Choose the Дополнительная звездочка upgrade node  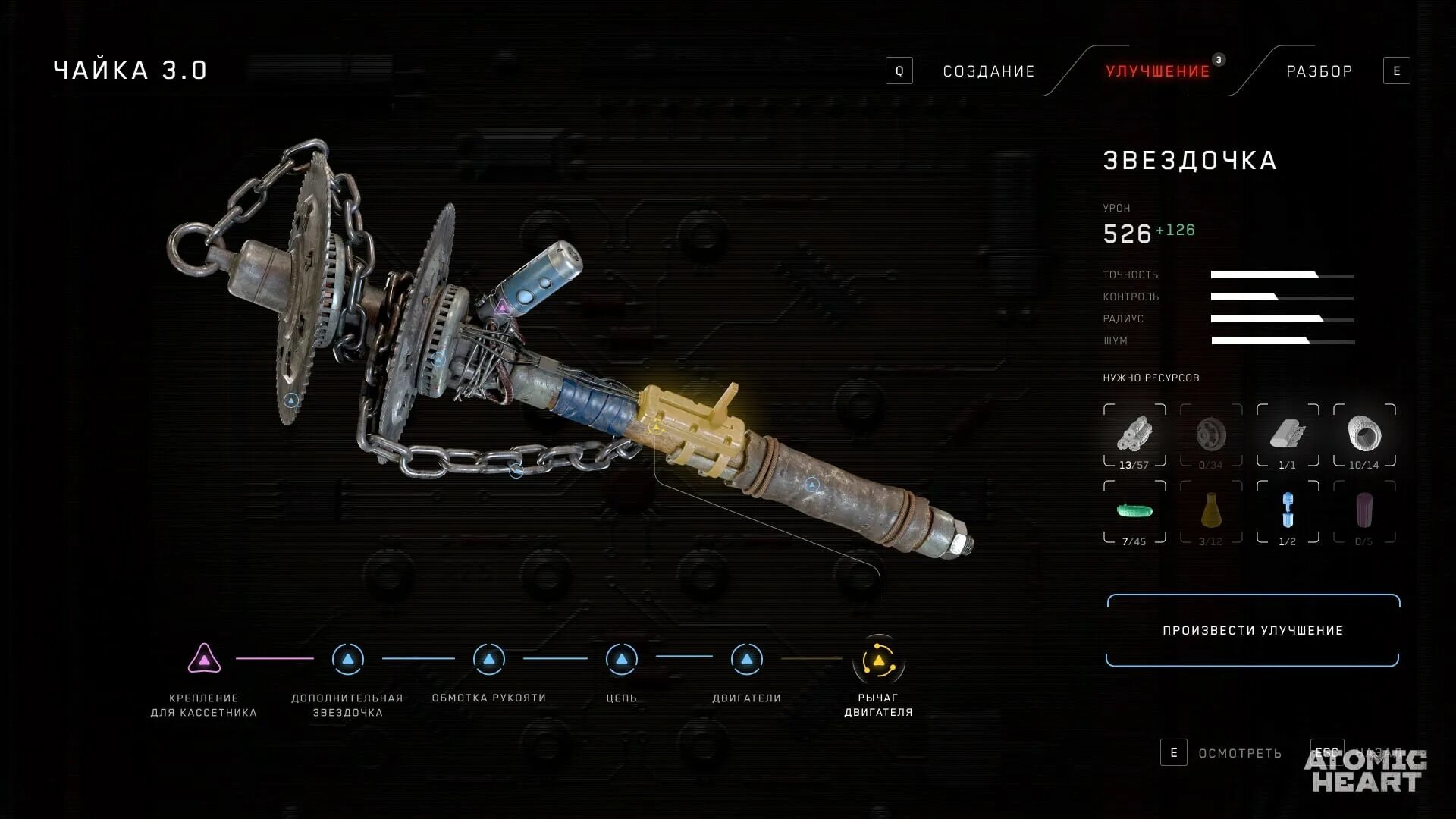348,659
